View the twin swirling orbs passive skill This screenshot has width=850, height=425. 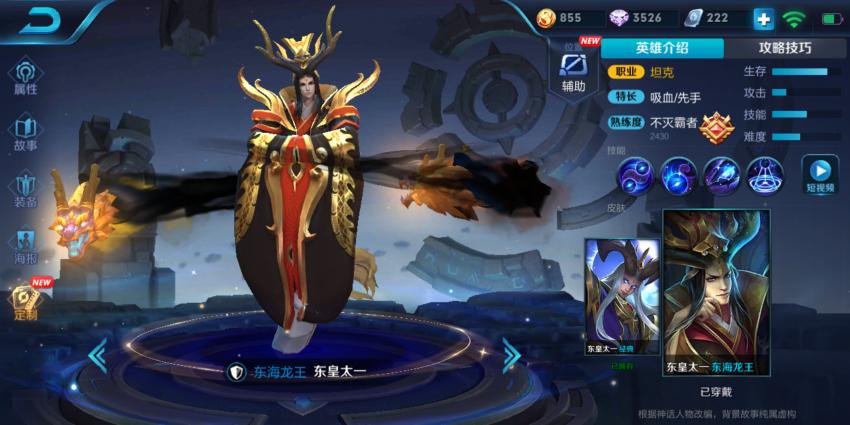tap(635, 175)
